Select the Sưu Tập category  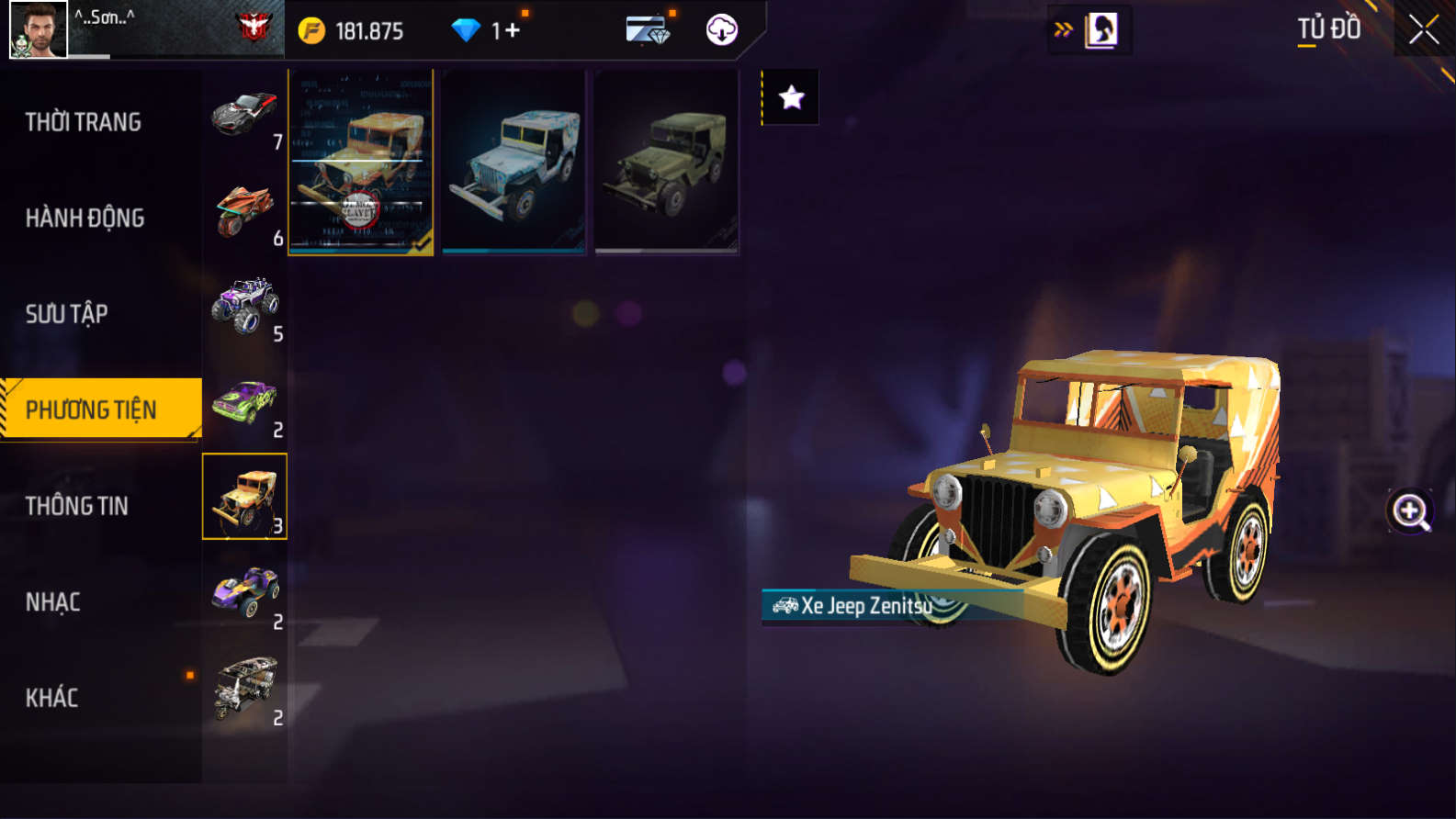point(67,314)
